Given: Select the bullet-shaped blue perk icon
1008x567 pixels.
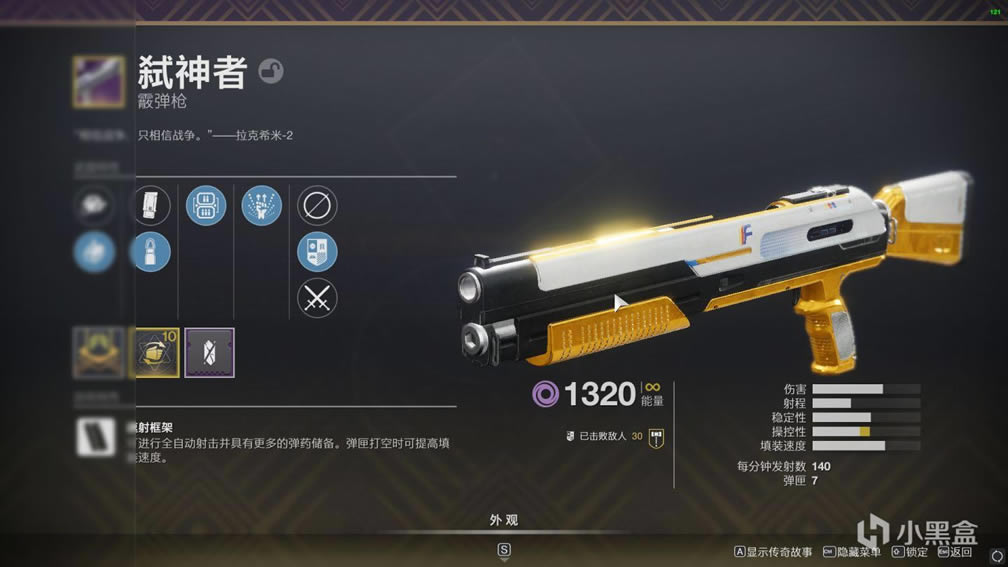Looking at the screenshot, I should pos(153,251).
